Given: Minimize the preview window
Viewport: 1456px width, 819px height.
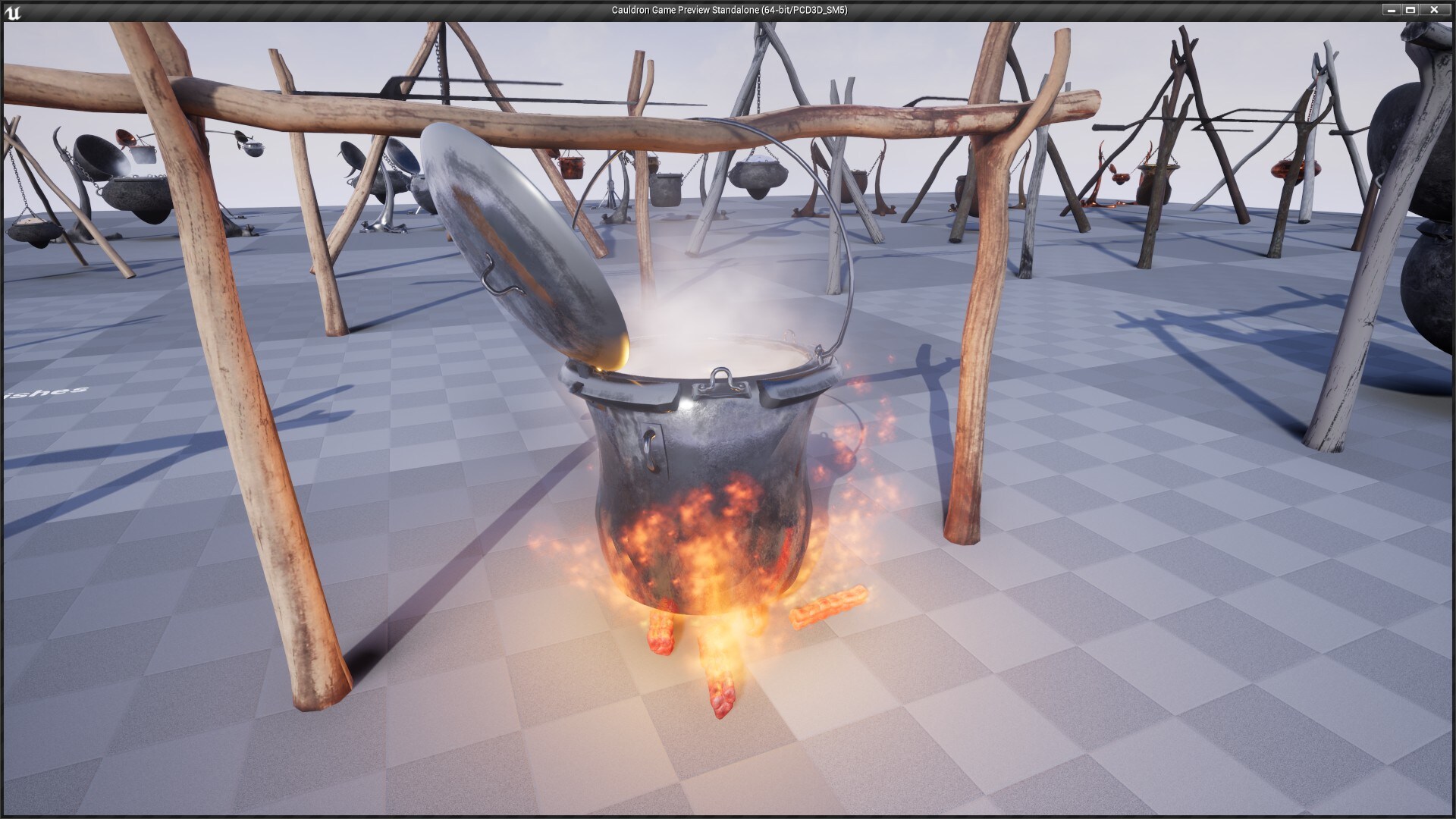Looking at the screenshot, I should point(1390,10).
